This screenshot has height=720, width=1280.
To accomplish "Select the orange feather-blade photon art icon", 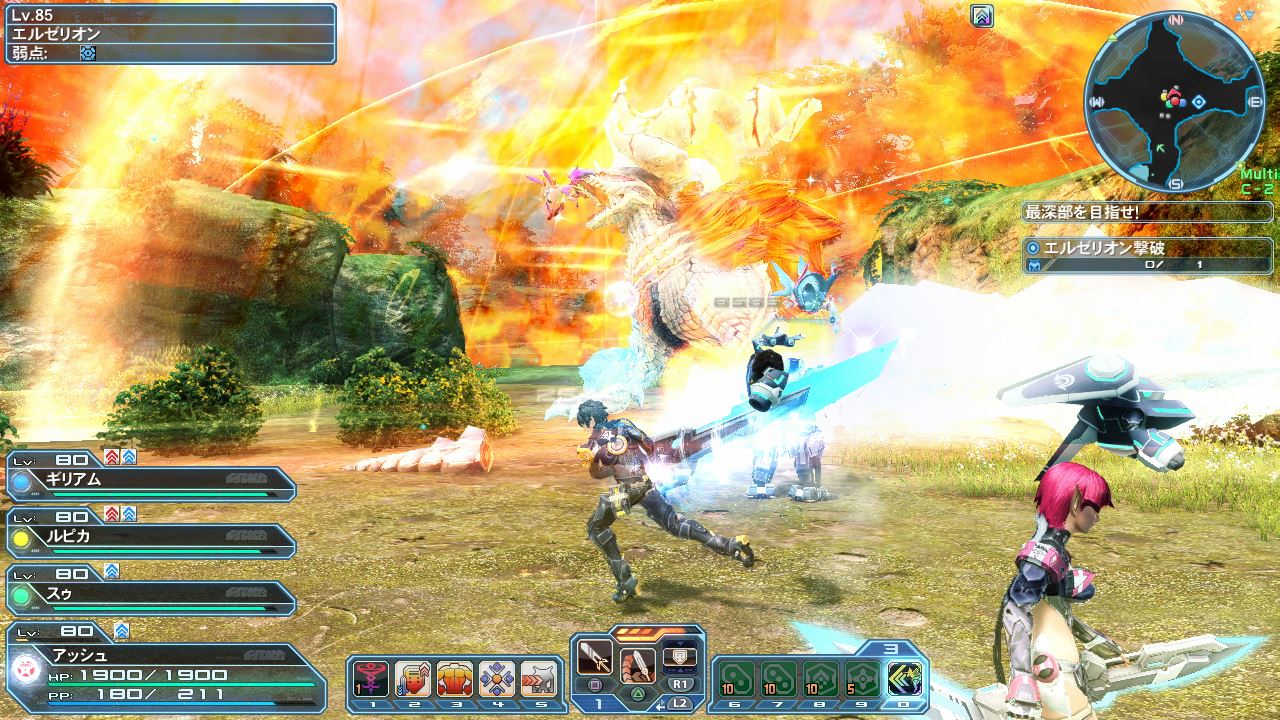I will click(637, 664).
